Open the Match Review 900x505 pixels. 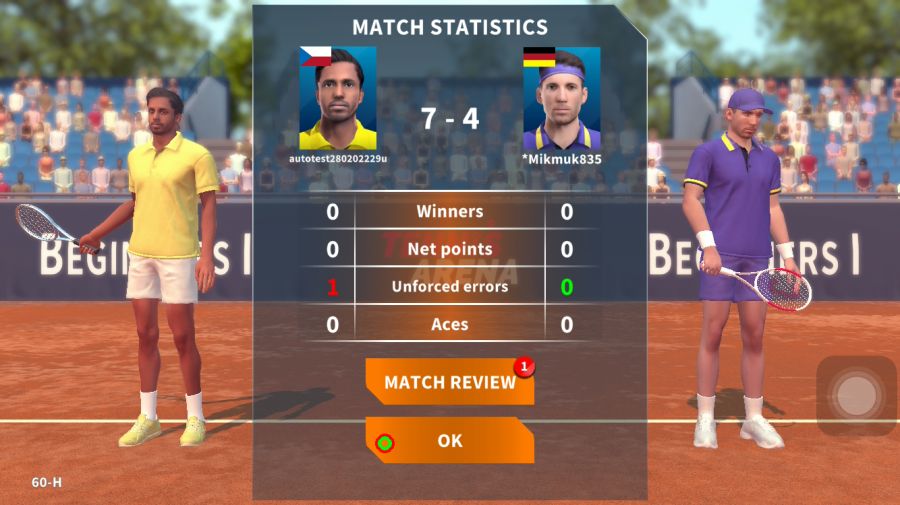coord(449,382)
